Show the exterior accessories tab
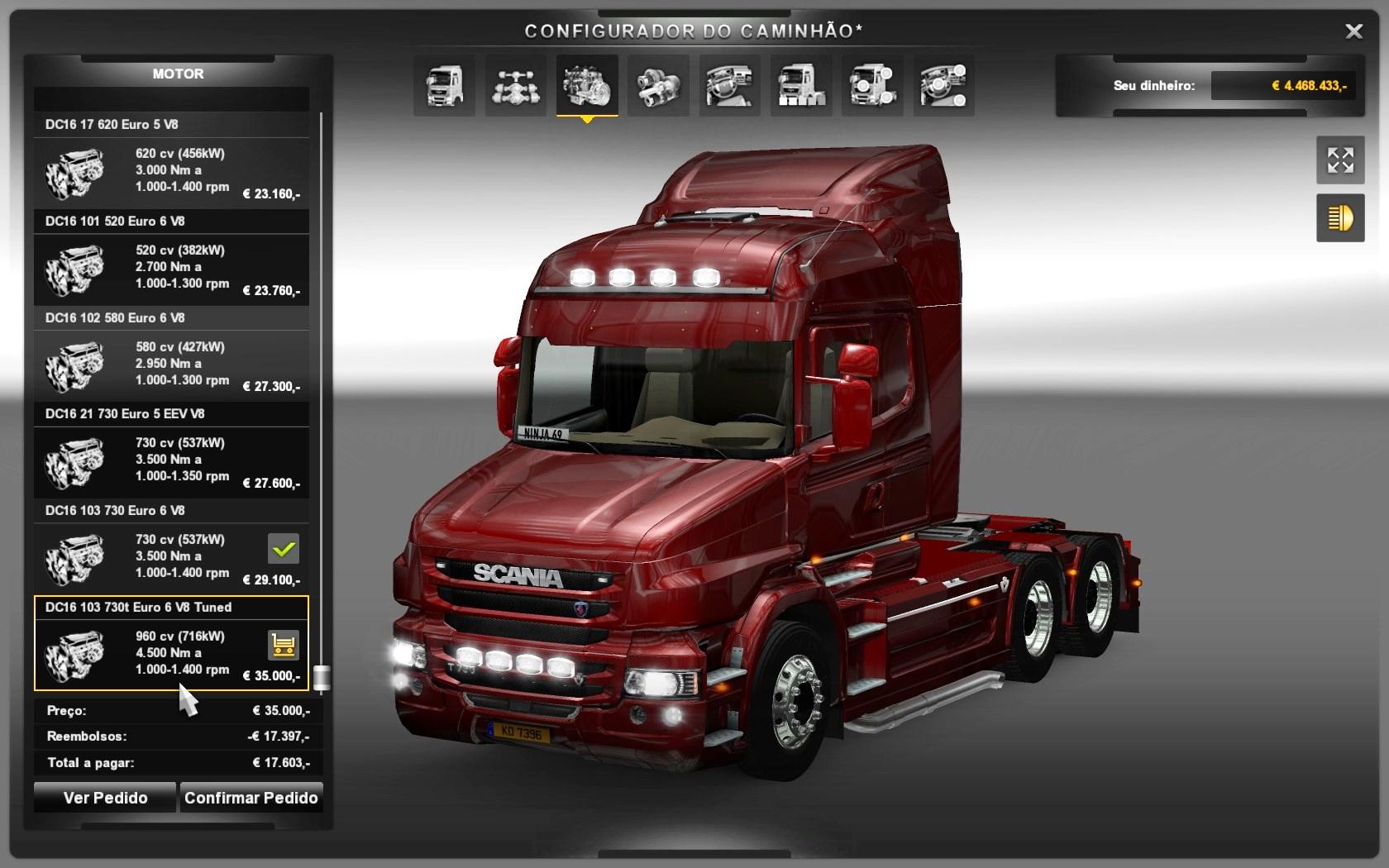The width and height of the screenshot is (1389, 868). [x=872, y=85]
